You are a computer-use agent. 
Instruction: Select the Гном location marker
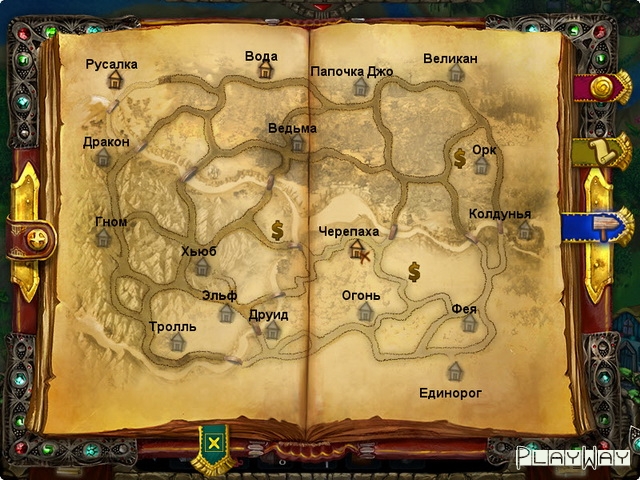coord(103,238)
